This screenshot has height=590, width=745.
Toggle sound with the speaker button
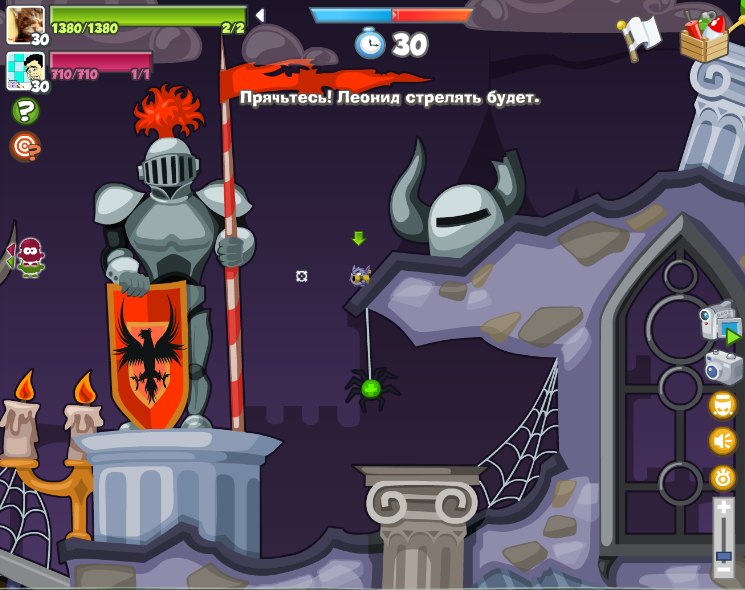point(722,441)
